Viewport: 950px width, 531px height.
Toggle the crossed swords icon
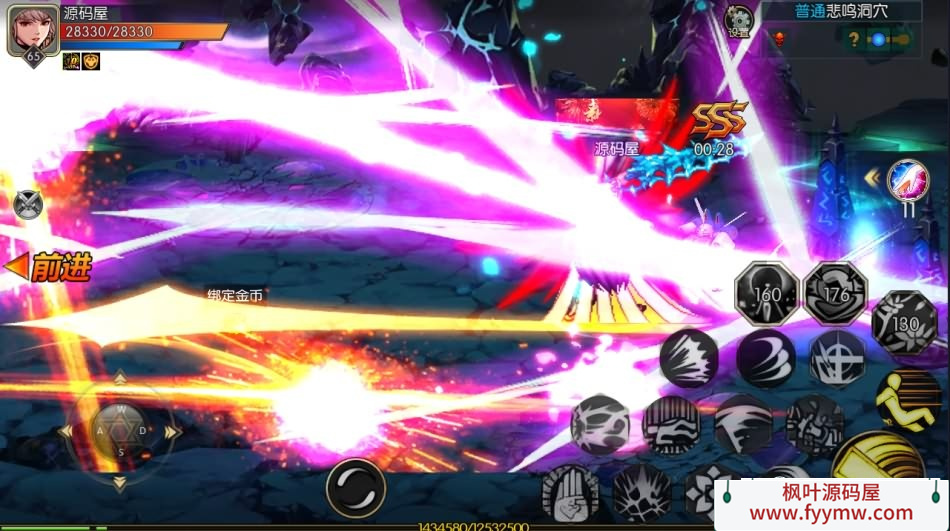[29, 204]
